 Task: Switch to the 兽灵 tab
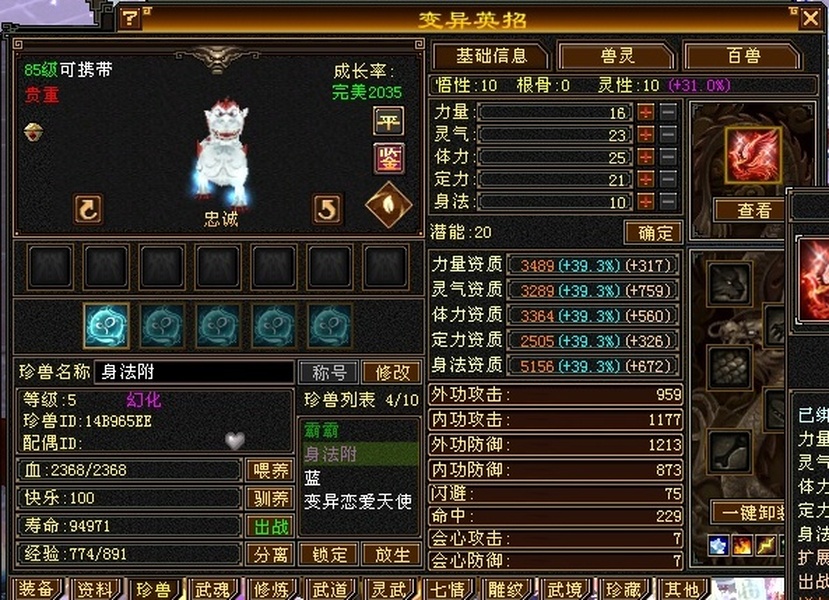(x=616, y=56)
